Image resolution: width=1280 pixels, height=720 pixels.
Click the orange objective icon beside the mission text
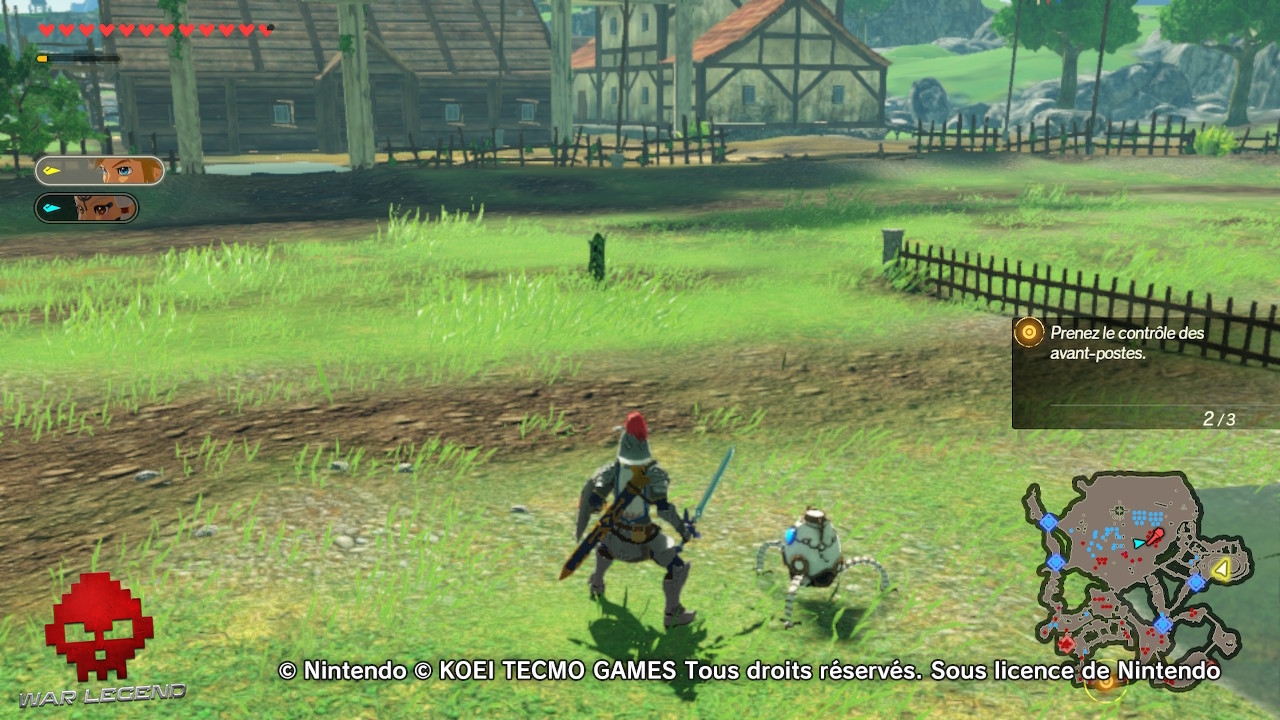coord(1027,334)
